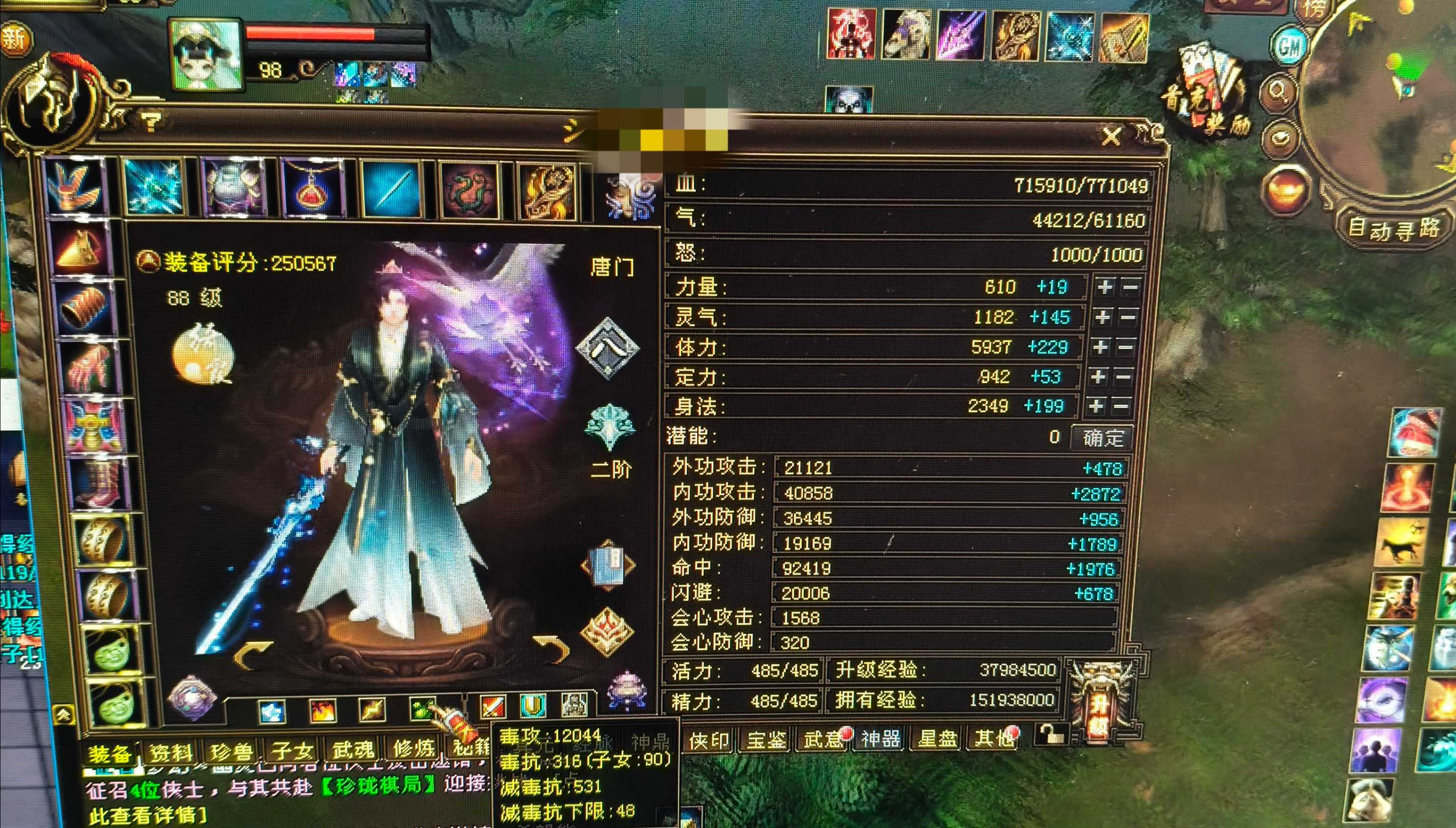
Task: Close the character panel with X
Action: pos(1111,137)
